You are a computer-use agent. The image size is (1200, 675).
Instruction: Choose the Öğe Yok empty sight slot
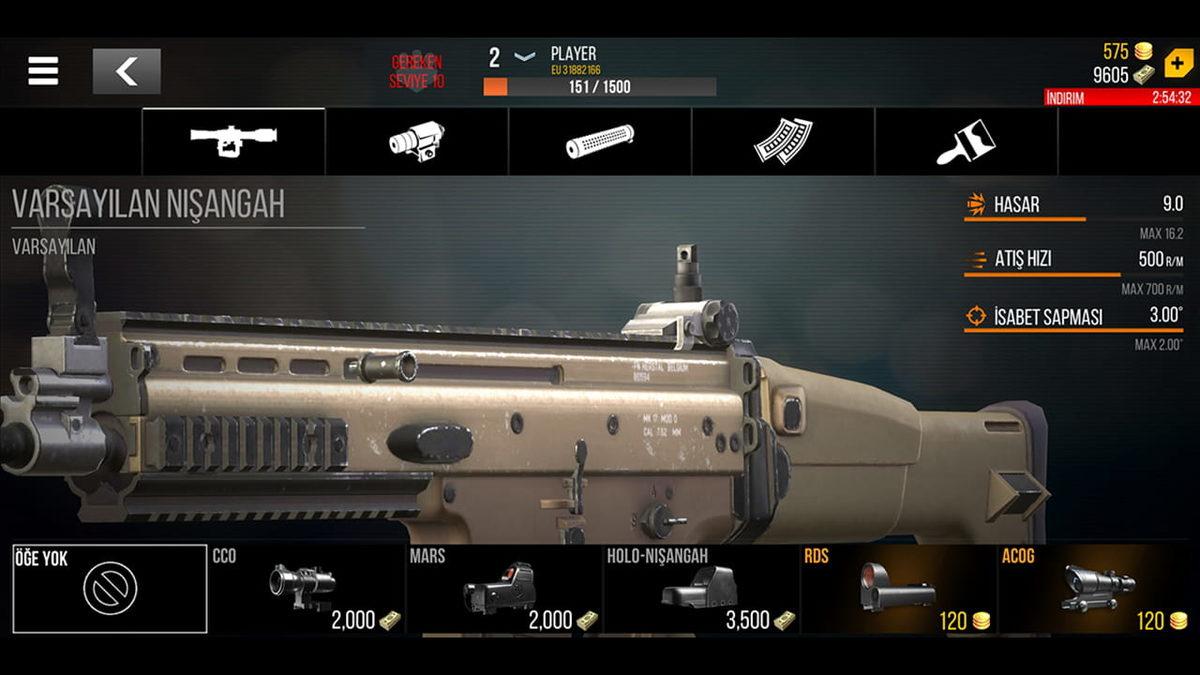pyautogui.click(x=110, y=589)
